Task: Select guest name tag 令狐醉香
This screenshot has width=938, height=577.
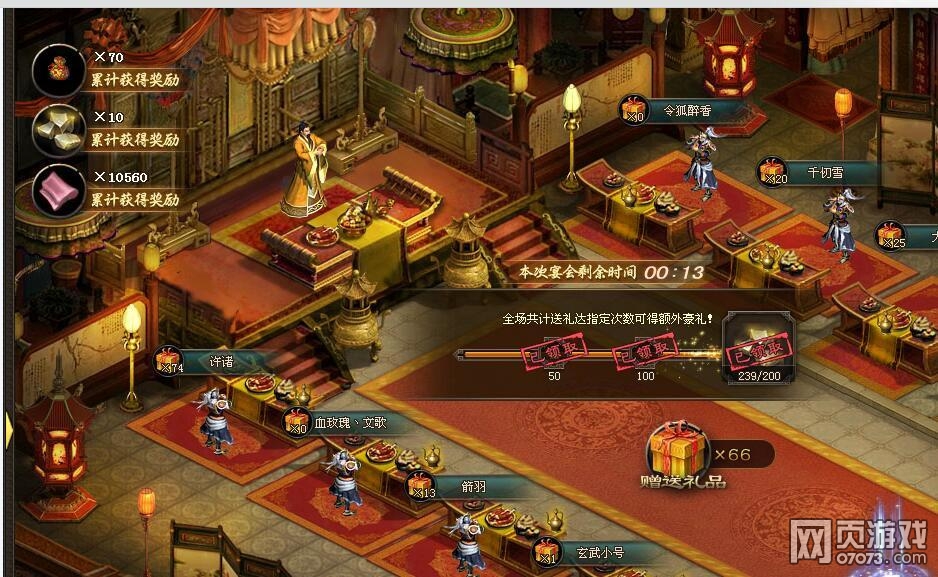Action: pyautogui.click(x=686, y=111)
